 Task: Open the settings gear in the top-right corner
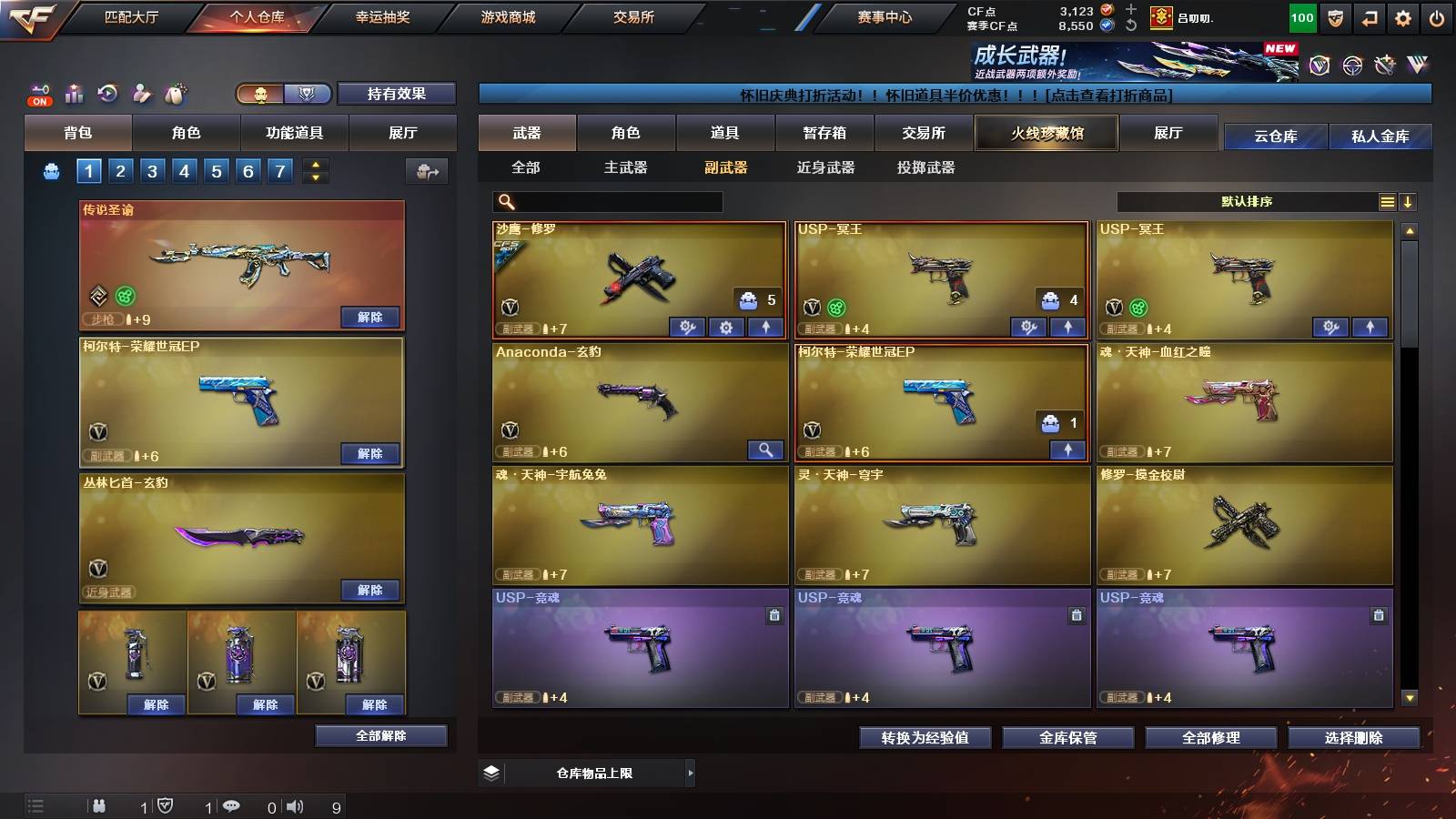click(1404, 15)
